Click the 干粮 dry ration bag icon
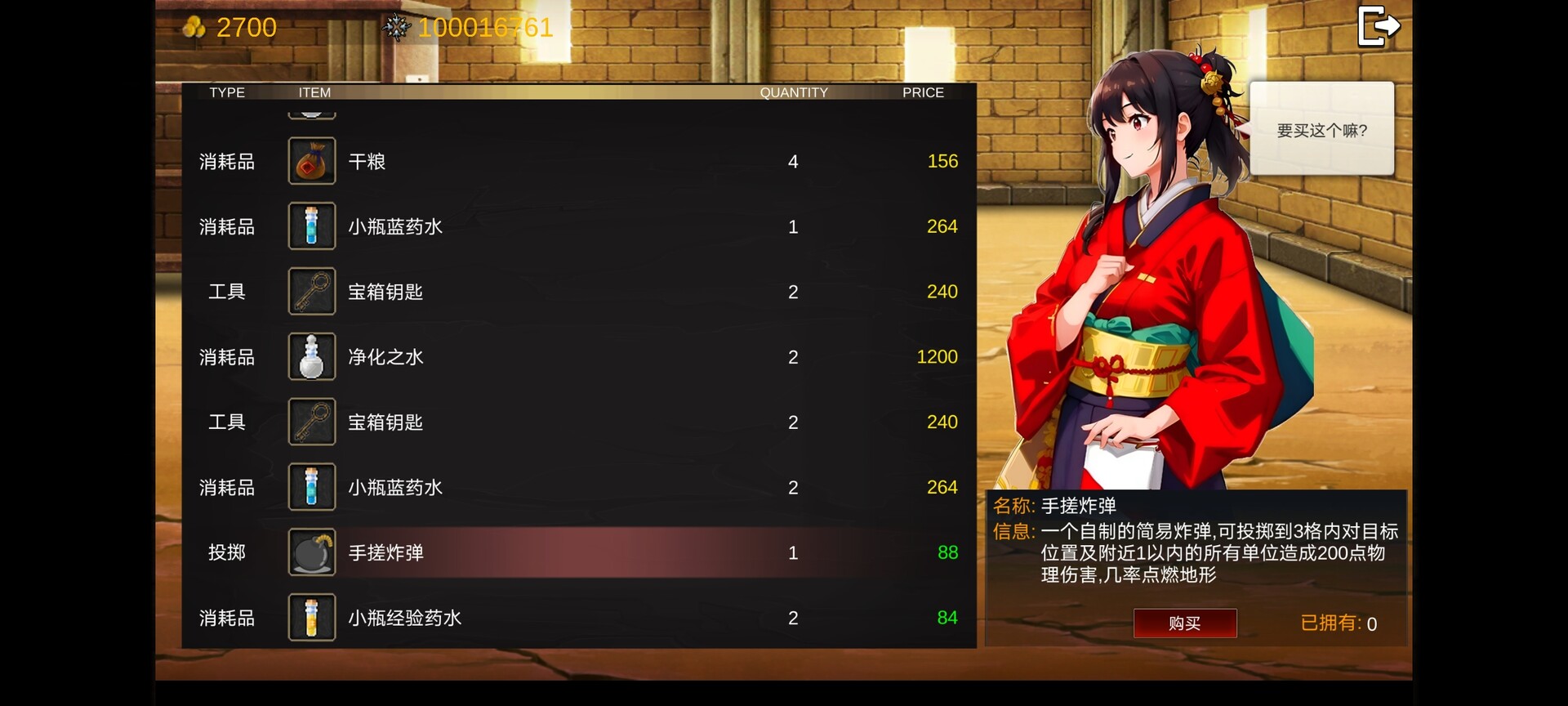The width and height of the screenshot is (1568, 706). click(311, 161)
